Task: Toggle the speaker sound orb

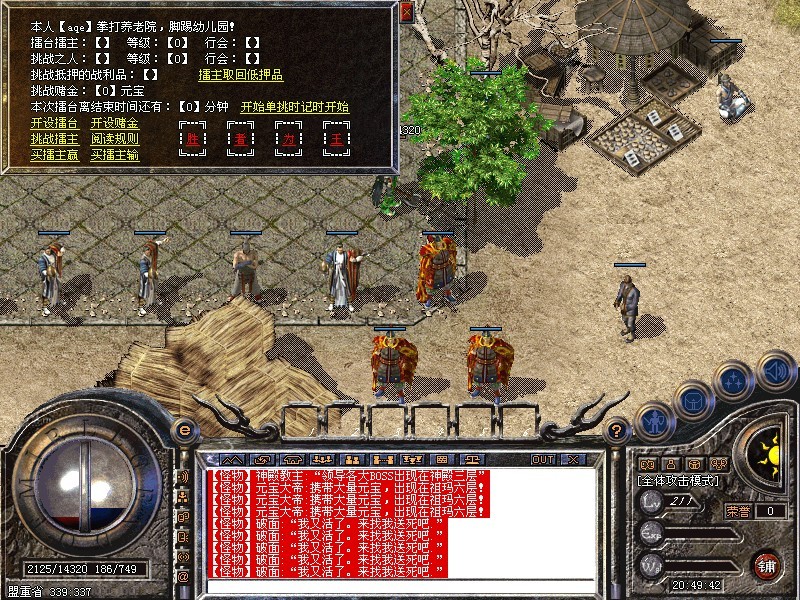Action: pyautogui.click(x=776, y=370)
